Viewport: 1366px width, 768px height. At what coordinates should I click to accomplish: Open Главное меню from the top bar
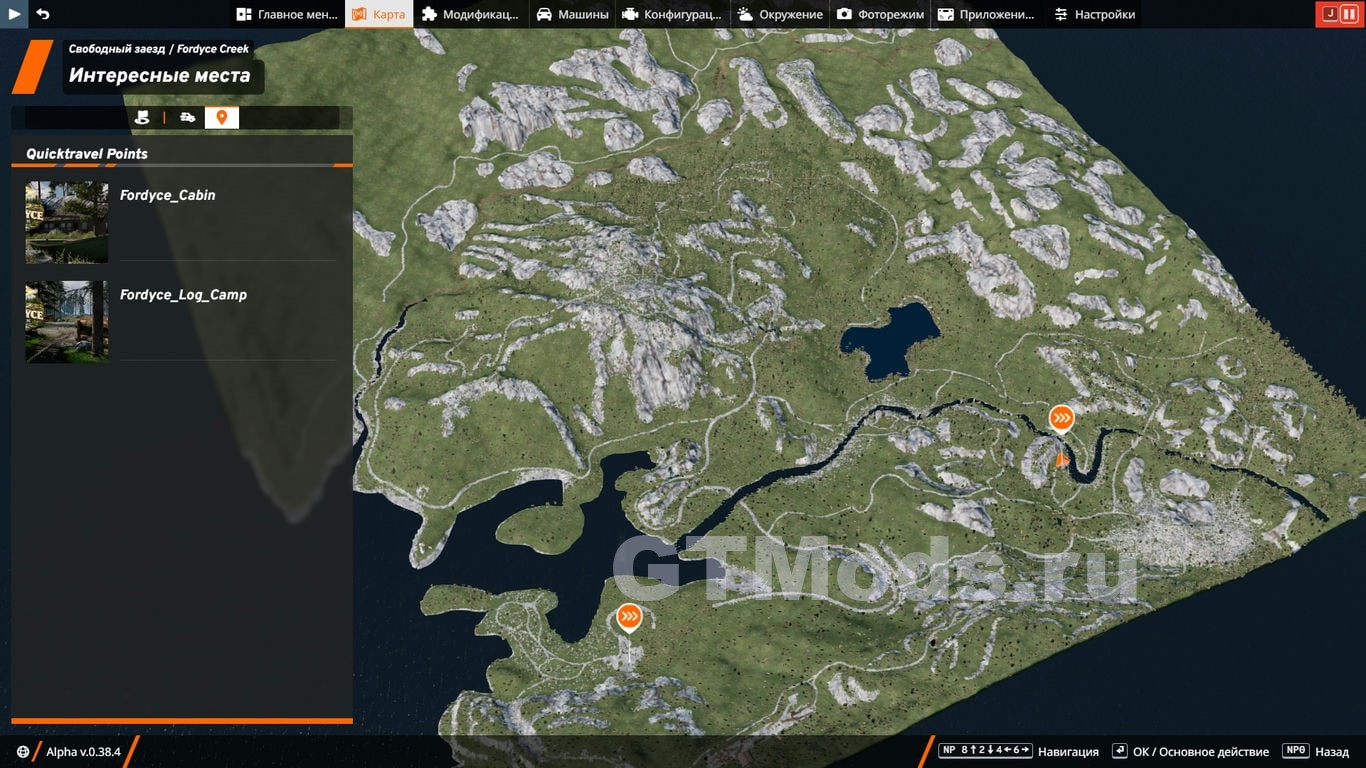(288, 14)
